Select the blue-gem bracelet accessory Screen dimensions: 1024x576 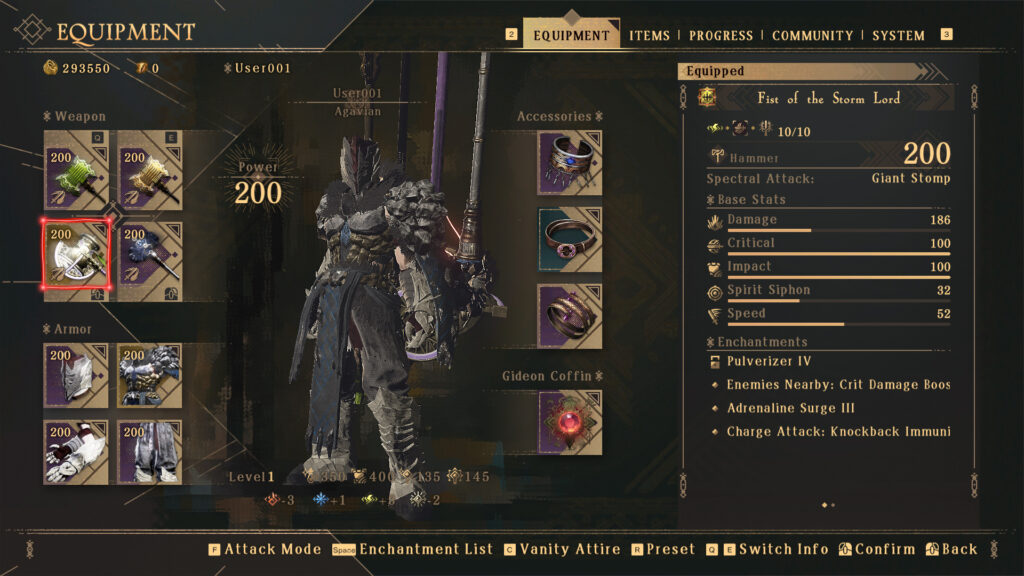coord(570,163)
